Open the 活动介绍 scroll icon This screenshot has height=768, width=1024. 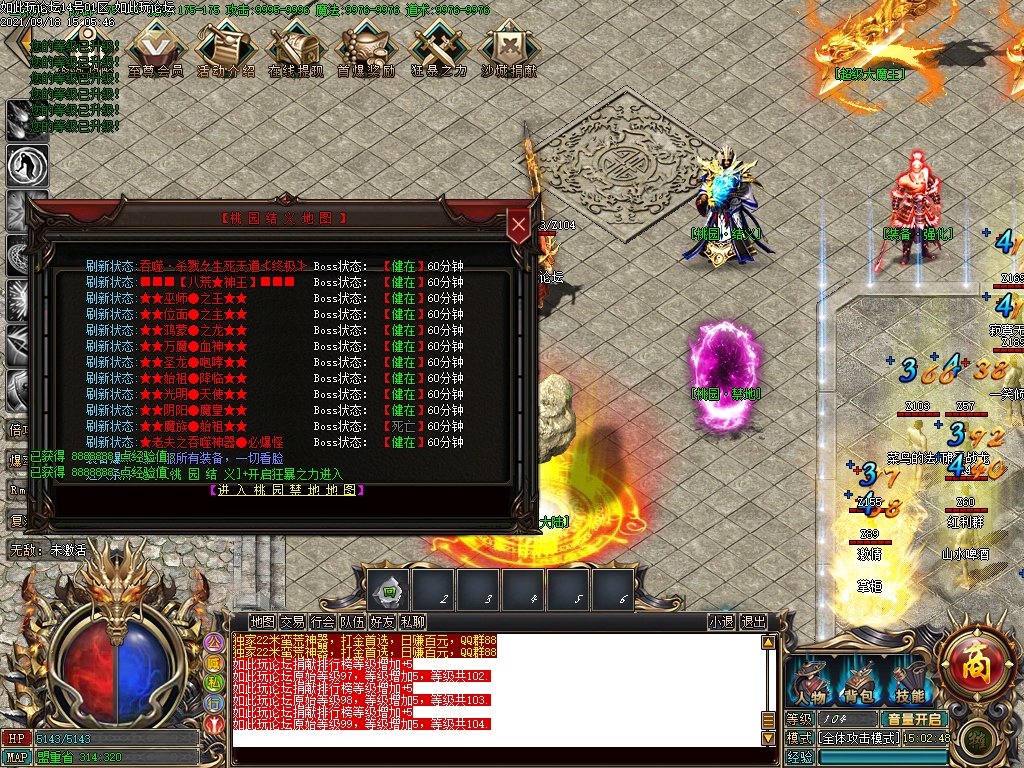tap(225, 48)
